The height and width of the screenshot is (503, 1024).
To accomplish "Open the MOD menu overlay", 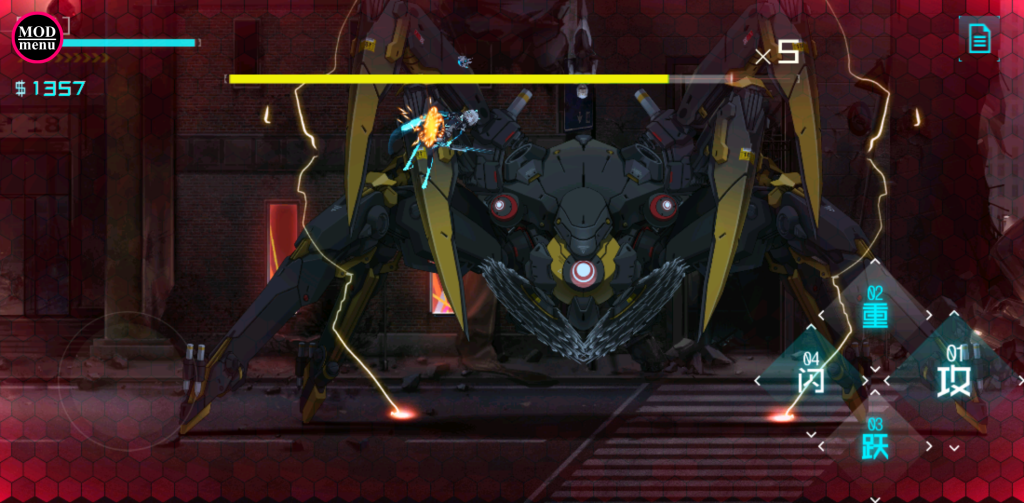I will coord(37,38).
